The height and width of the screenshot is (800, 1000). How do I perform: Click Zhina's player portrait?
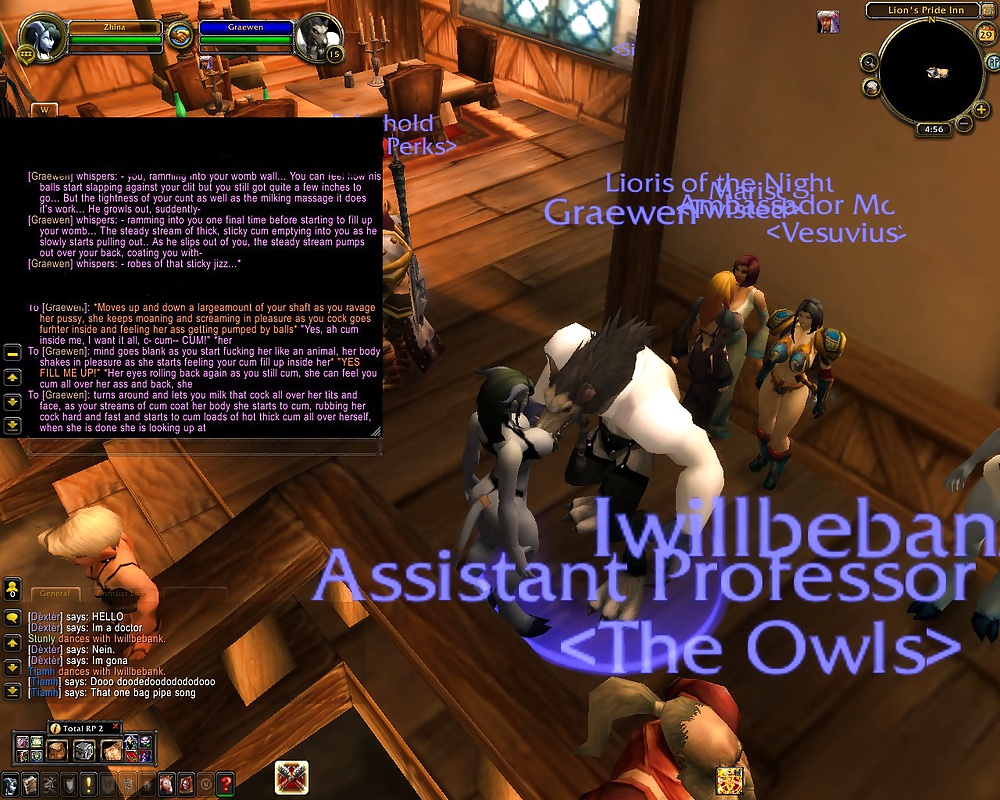(x=42, y=36)
